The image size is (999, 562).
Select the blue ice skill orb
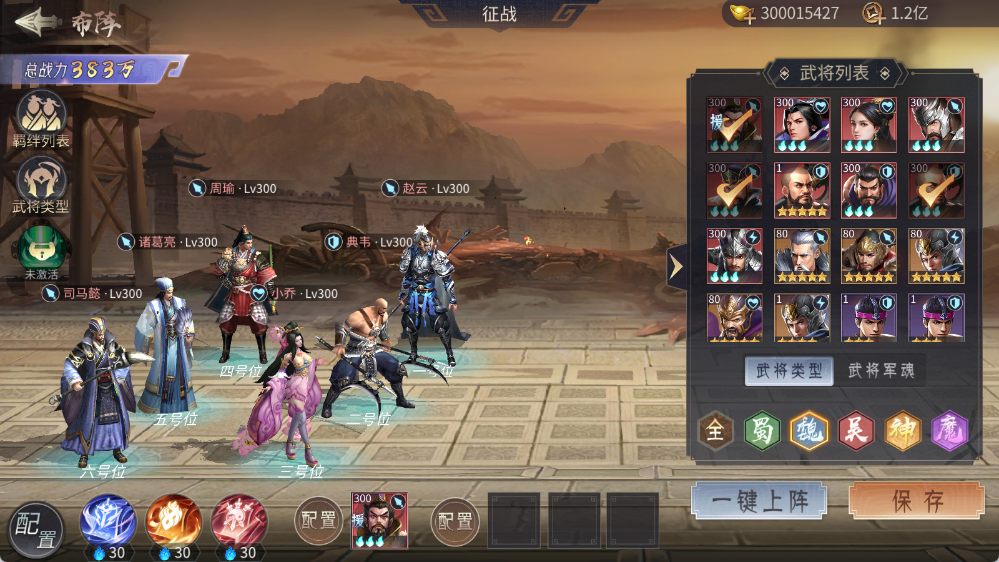(108, 520)
